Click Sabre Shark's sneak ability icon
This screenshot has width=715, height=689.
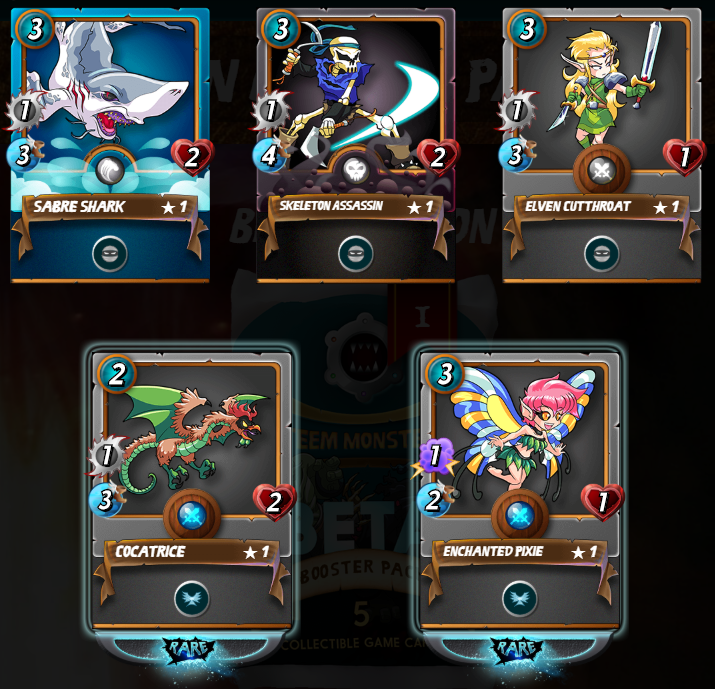[110, 253]
